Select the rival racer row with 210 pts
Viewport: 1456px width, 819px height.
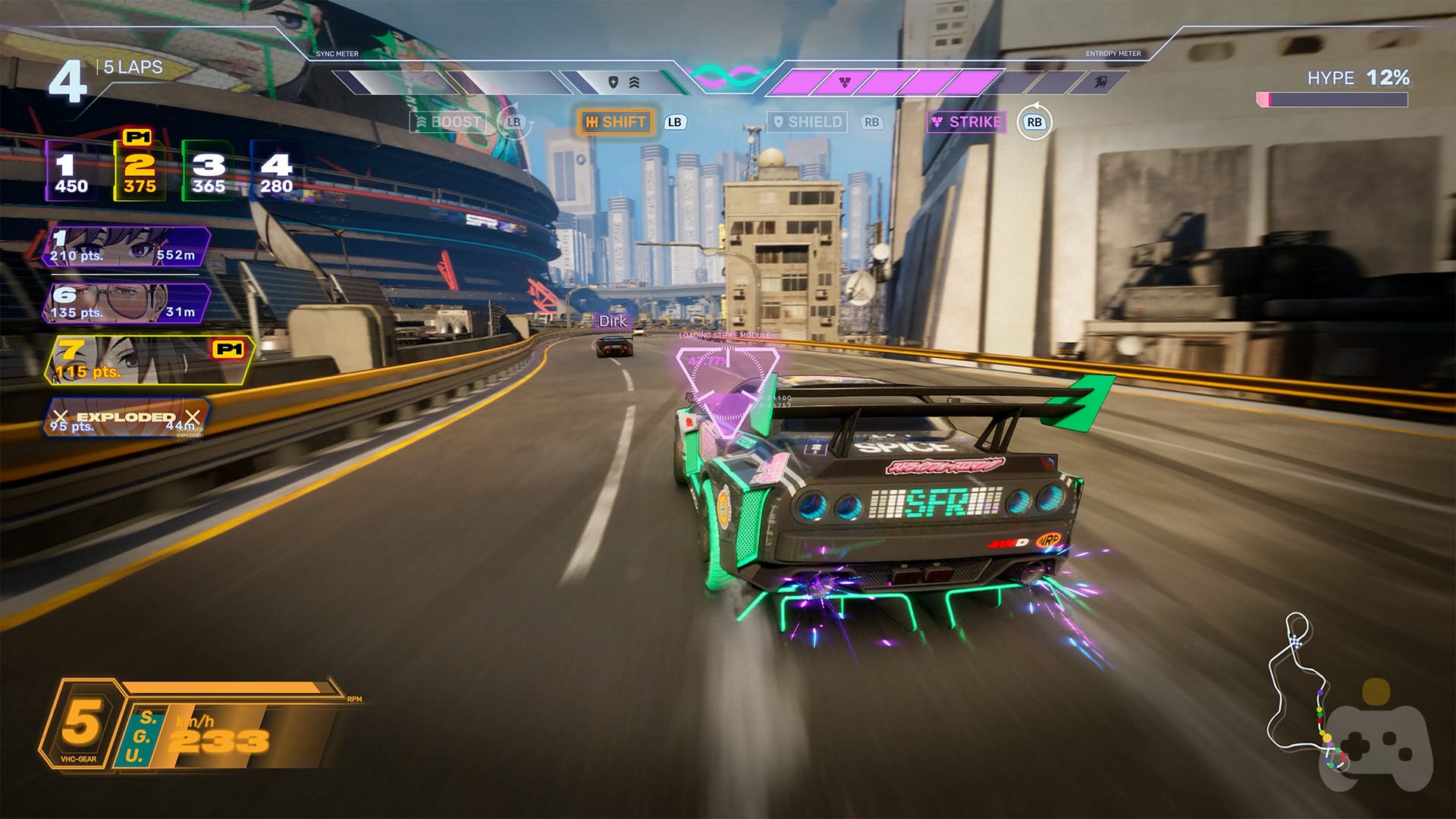point(126,246)
